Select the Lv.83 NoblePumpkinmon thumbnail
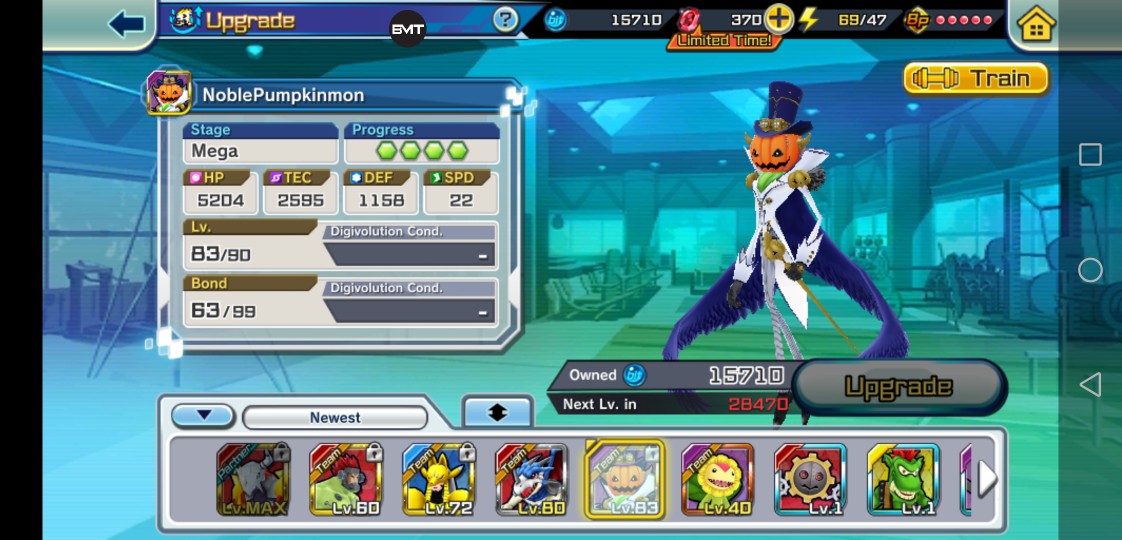1122x540 pixels. 624,480
